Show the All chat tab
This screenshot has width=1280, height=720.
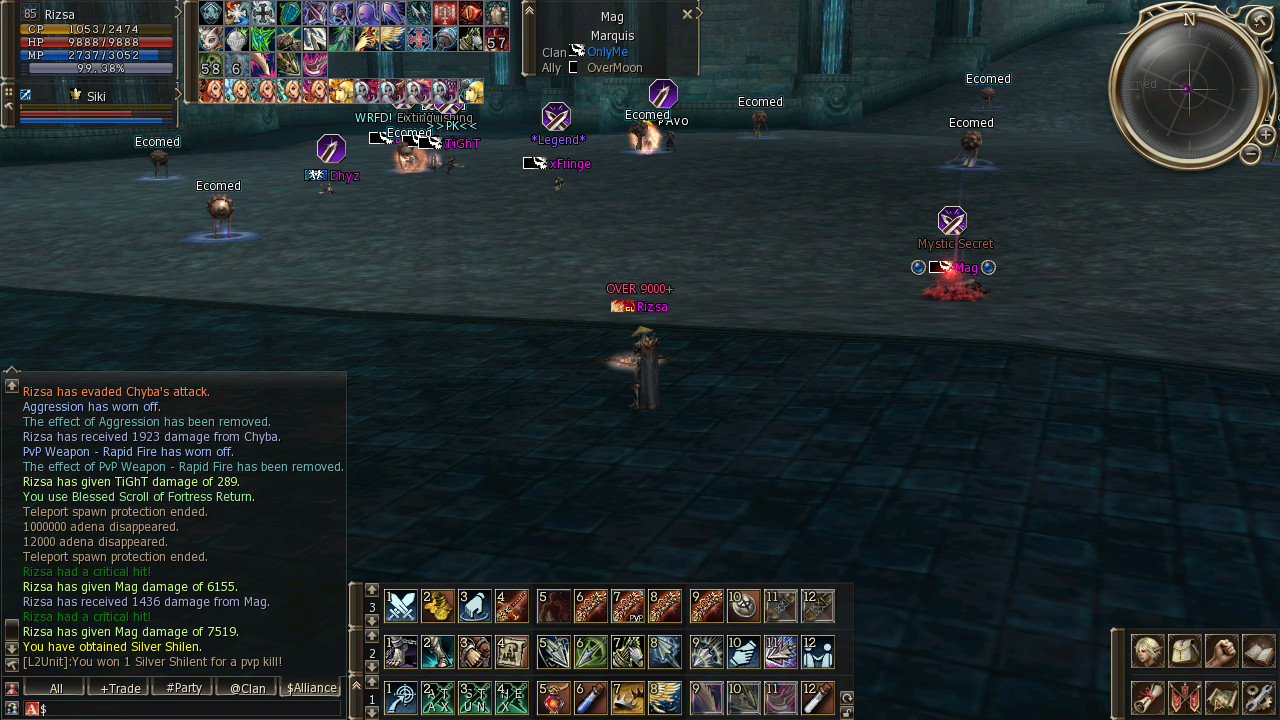[x=55, y=688]
